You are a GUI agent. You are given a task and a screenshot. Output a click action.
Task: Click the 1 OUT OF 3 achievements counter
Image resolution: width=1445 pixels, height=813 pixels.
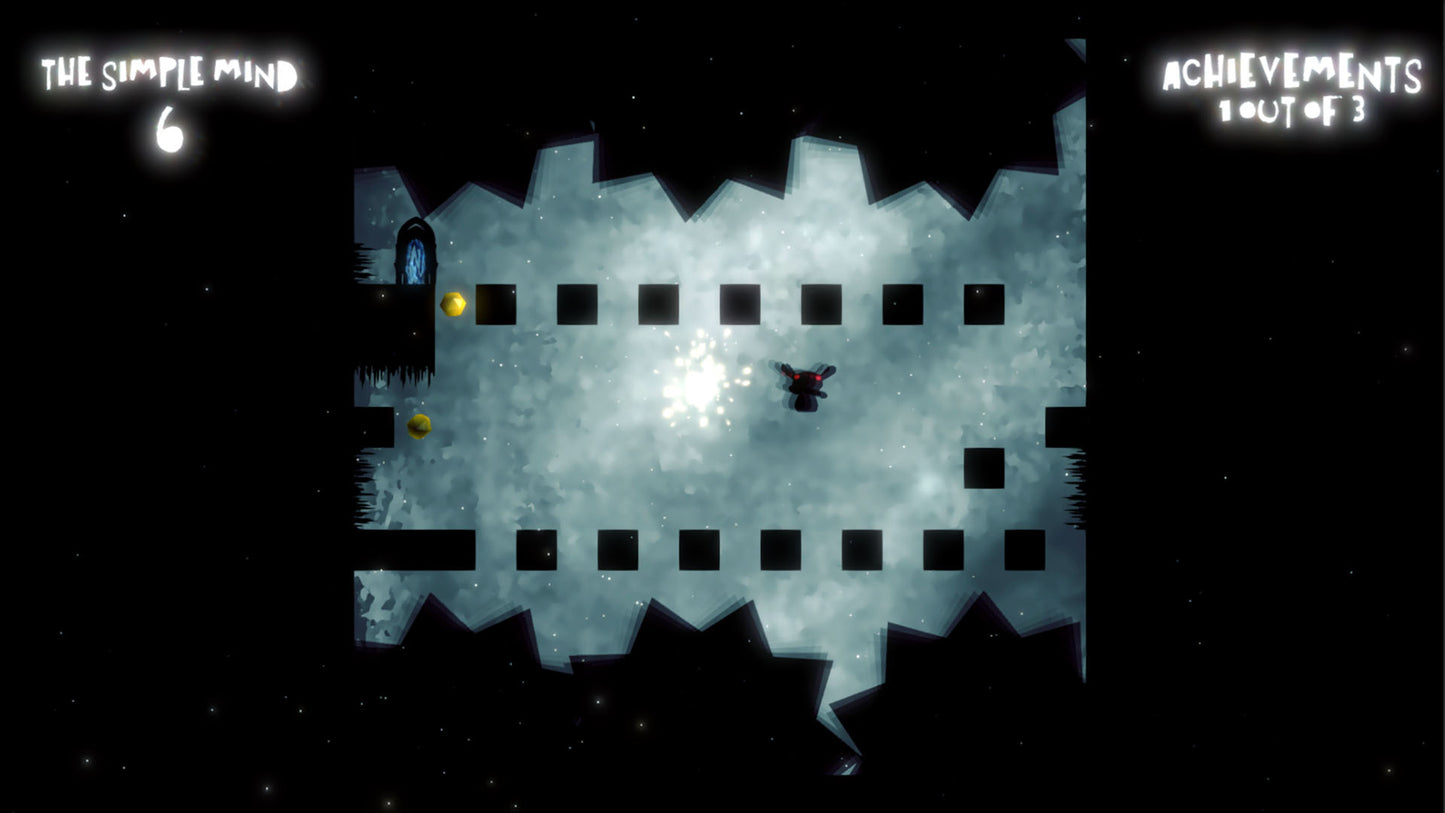pyautogui.click(x=1295, y=110)
